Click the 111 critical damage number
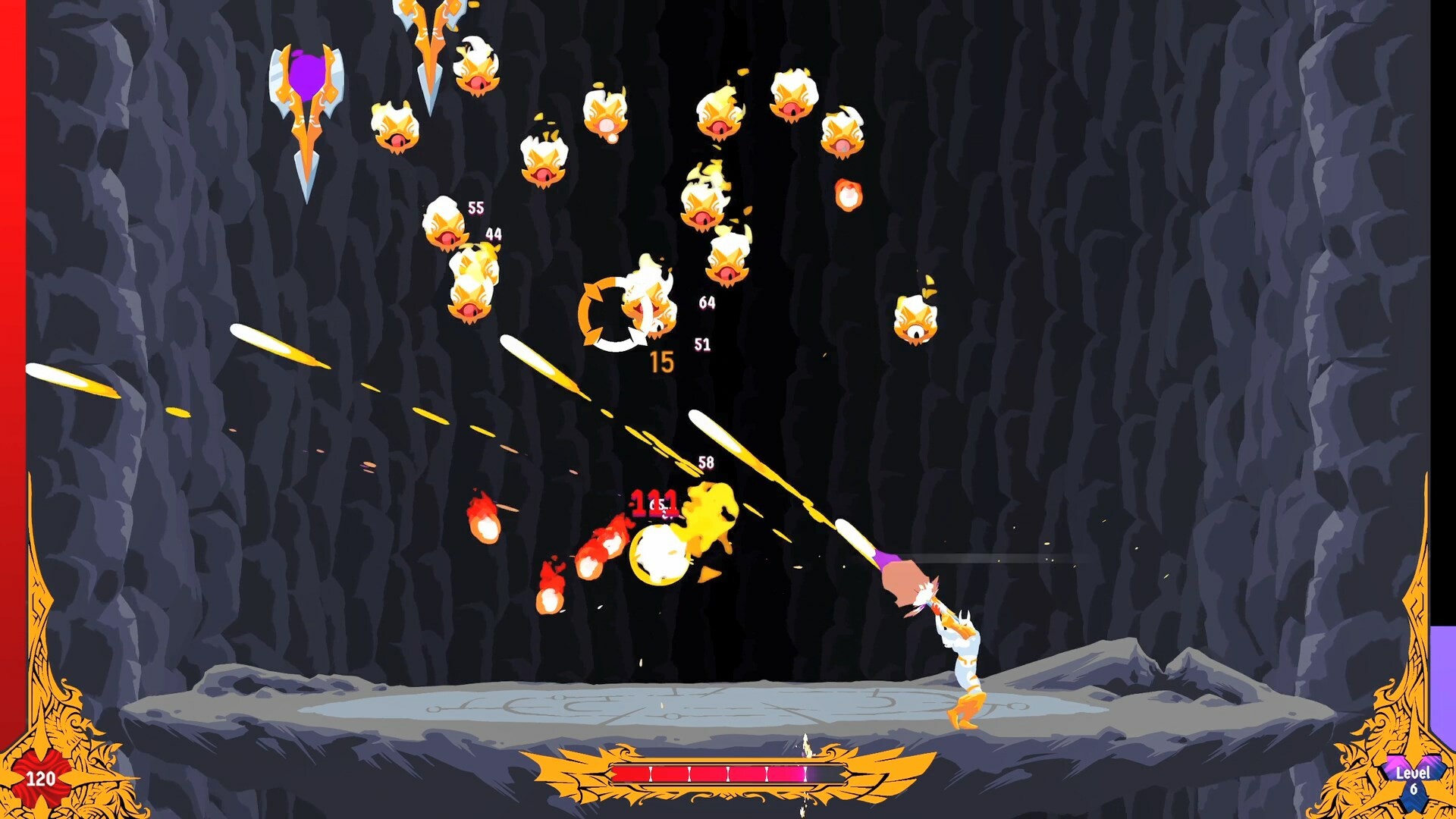 [654, 502]
